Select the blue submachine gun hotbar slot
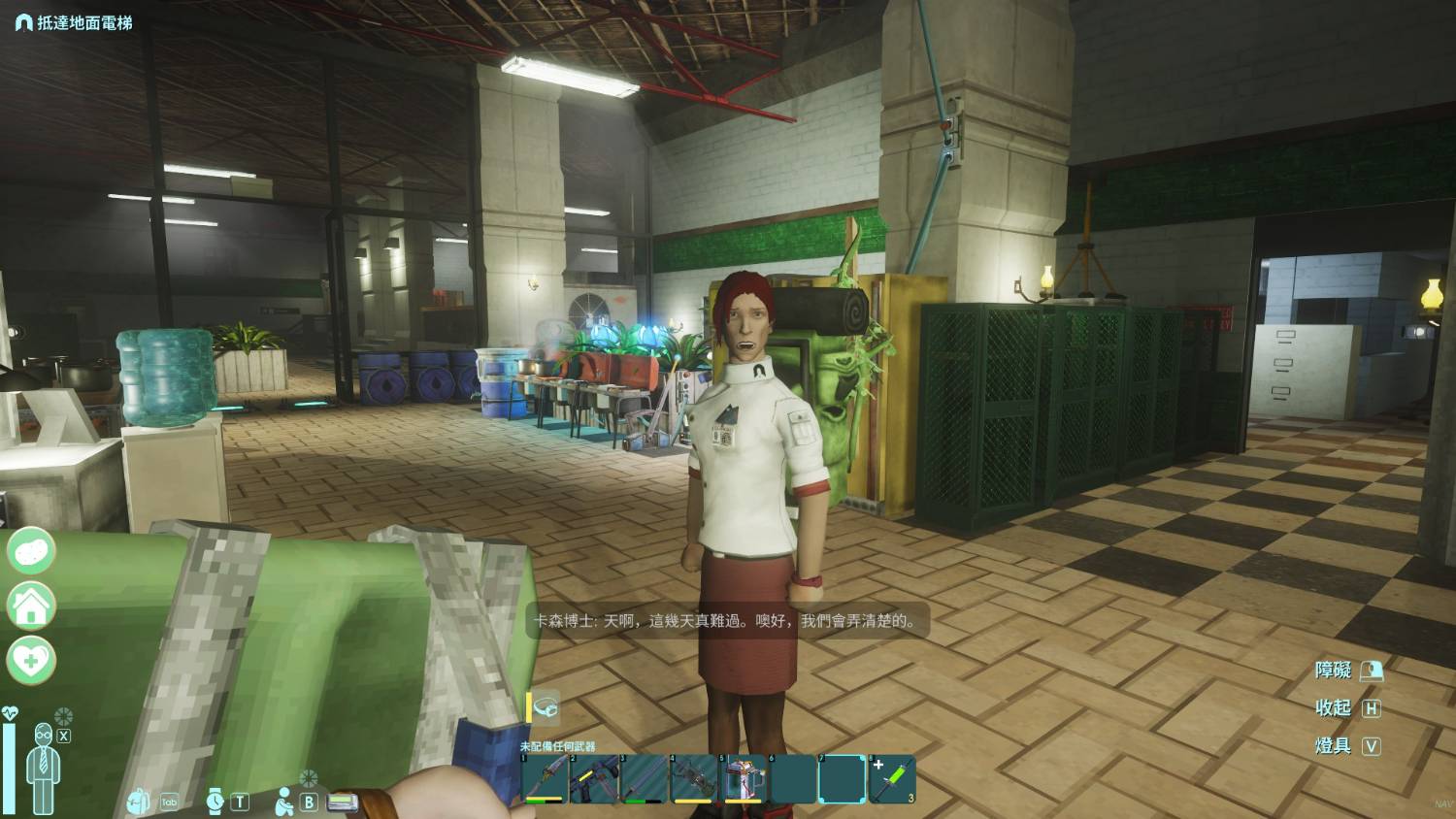Image resolution: width=1456 pixels, height=819 pixels. pyautogui.click(x=593, y=779)
